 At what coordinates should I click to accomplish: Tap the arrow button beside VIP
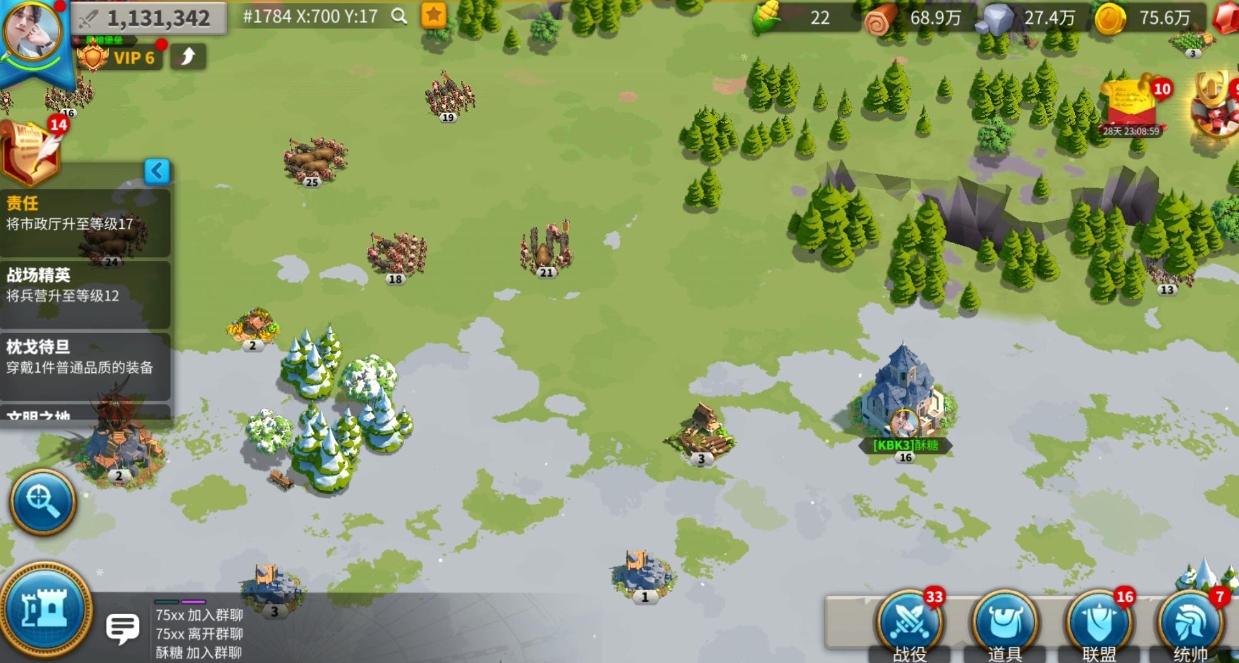click(187, 56)
